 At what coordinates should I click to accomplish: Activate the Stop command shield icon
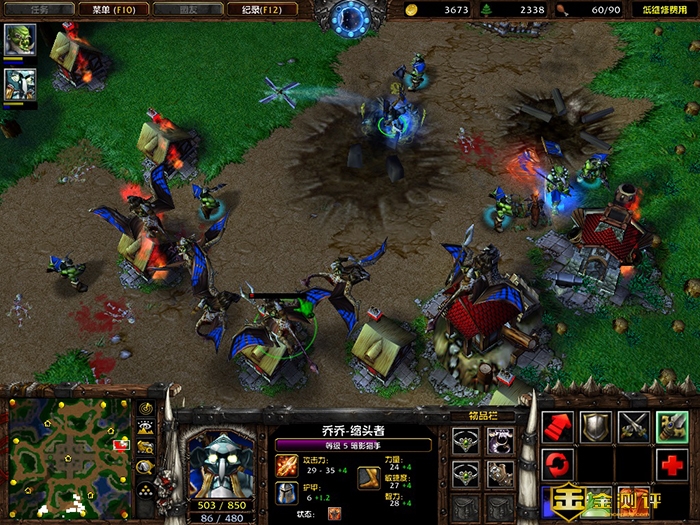click(x=596, y=427)
